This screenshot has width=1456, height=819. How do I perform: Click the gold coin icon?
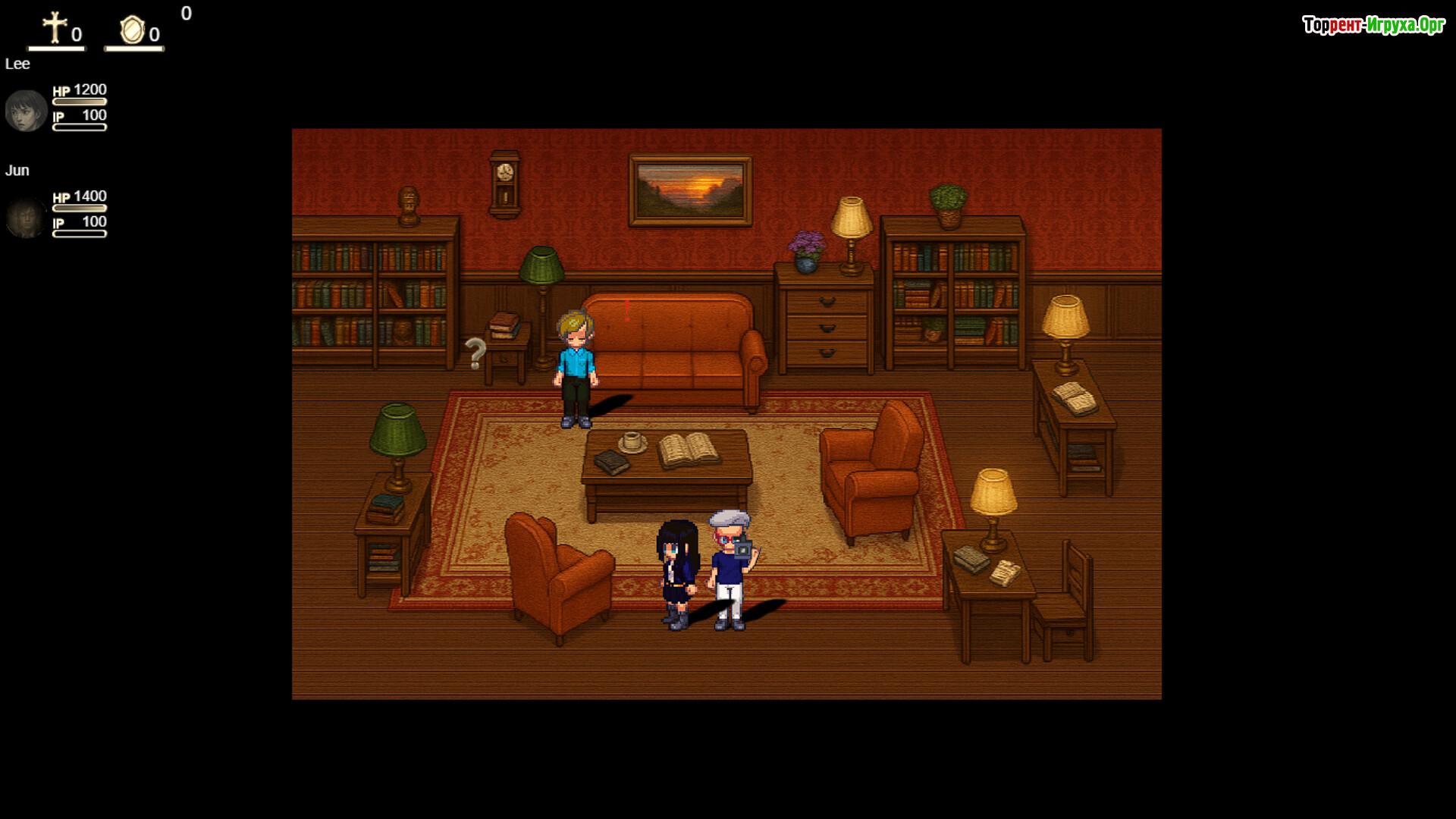click(x=132, y=30)
